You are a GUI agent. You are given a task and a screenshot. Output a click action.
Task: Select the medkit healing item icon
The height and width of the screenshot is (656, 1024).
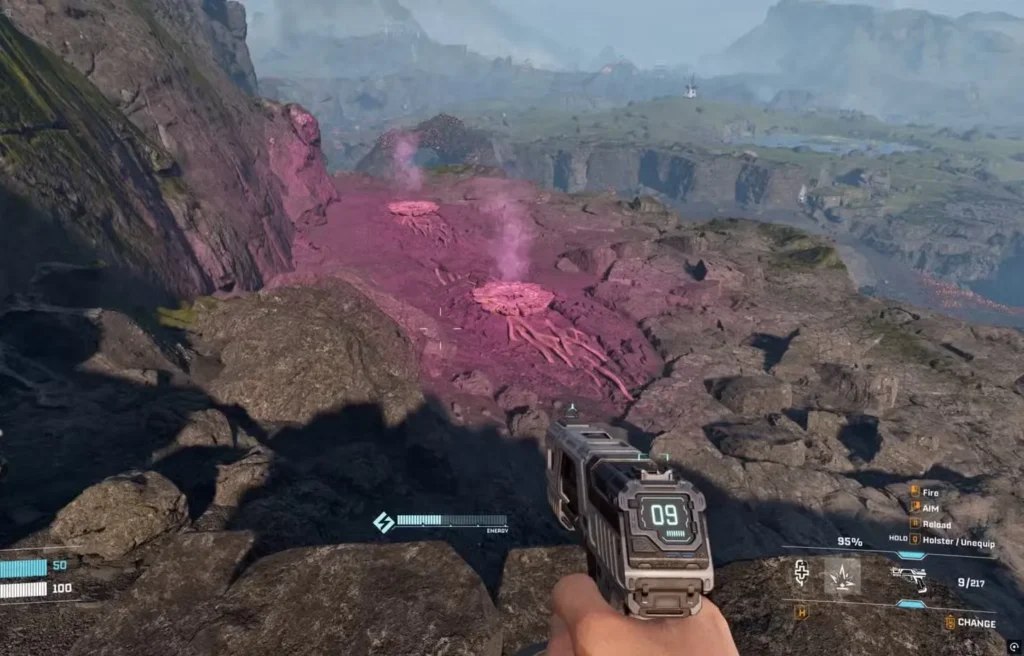point(801,573)
